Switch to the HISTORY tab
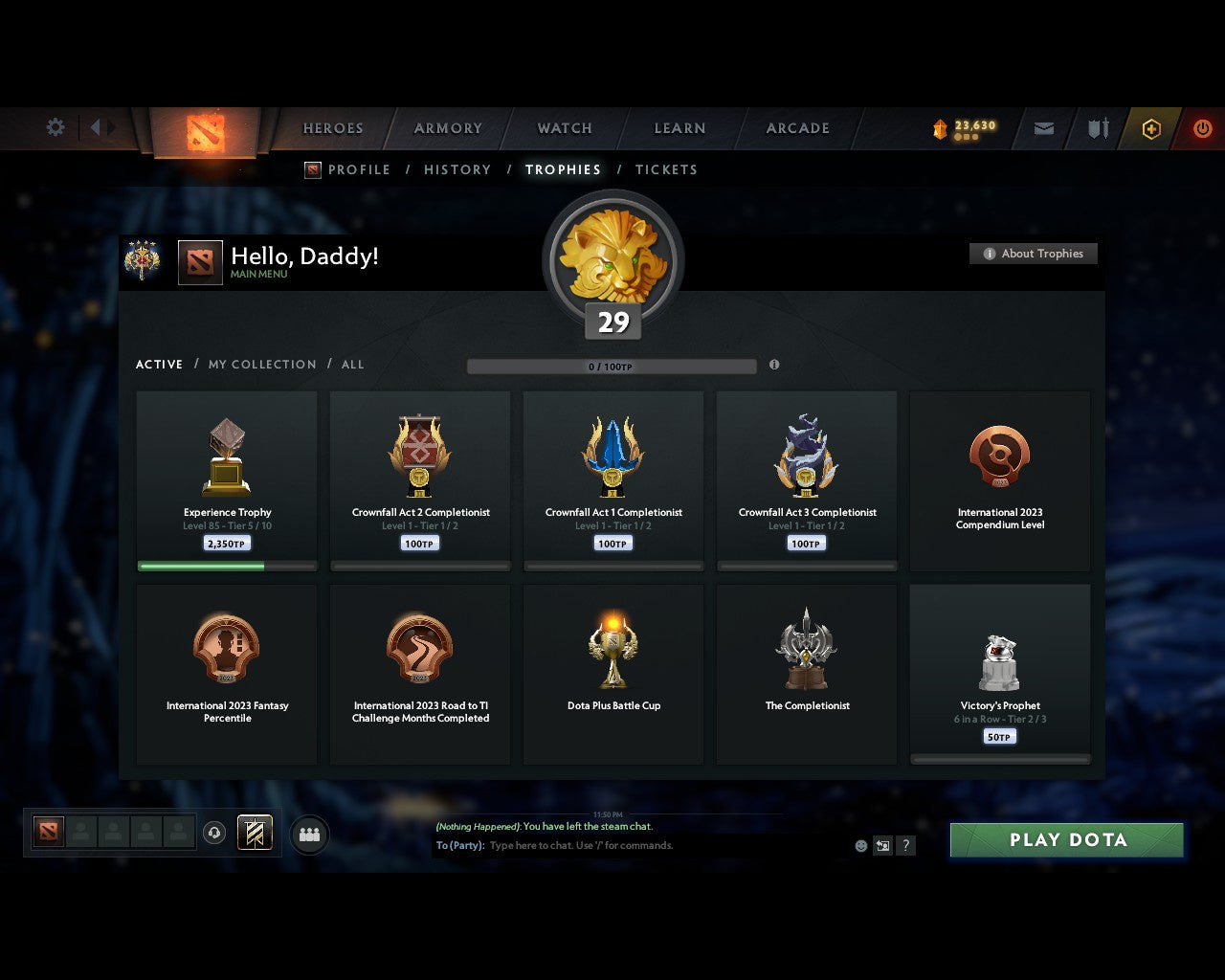Image resolution: width=1225 pixels, height=980 pixels. pos(457,169)
